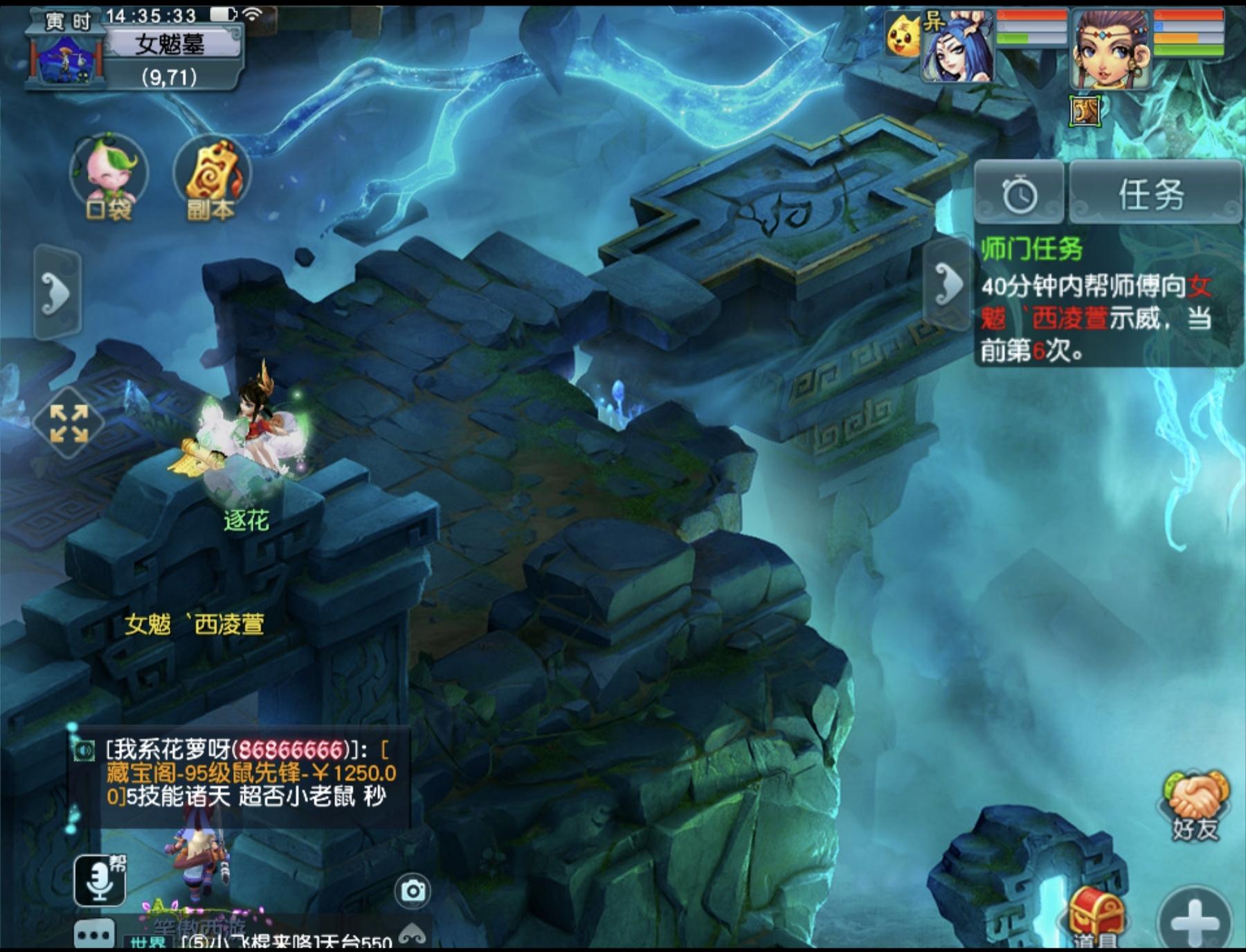Screen dimensions: 1246x952
Task: Click the yellow Pikachu face icon
Action: coord(902,36)
